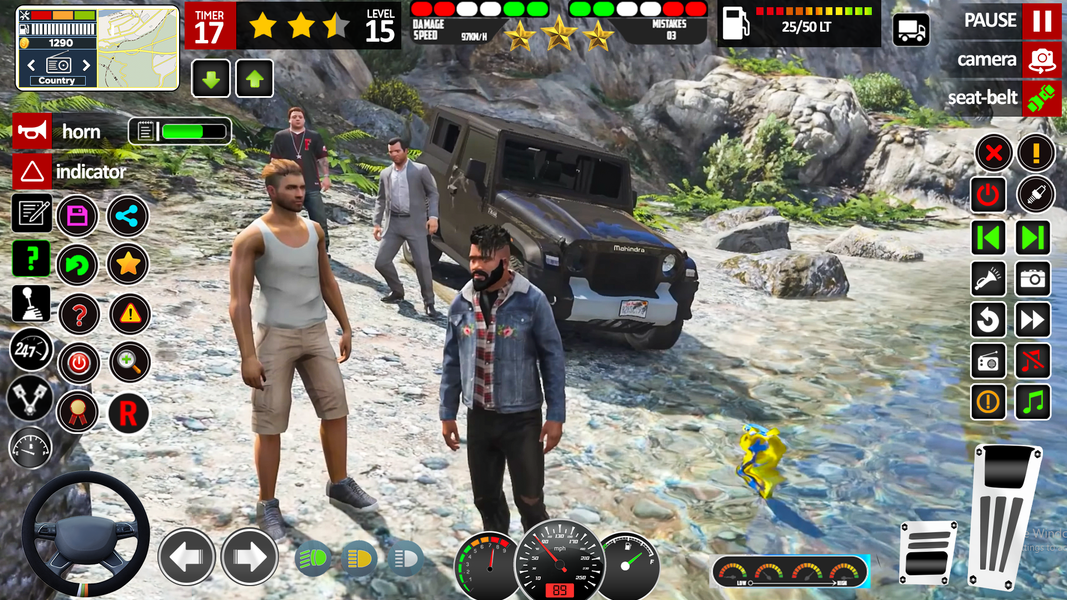The image size is (1067, 600).
Task: Select the gold star favorite icon
Action: 128,265
